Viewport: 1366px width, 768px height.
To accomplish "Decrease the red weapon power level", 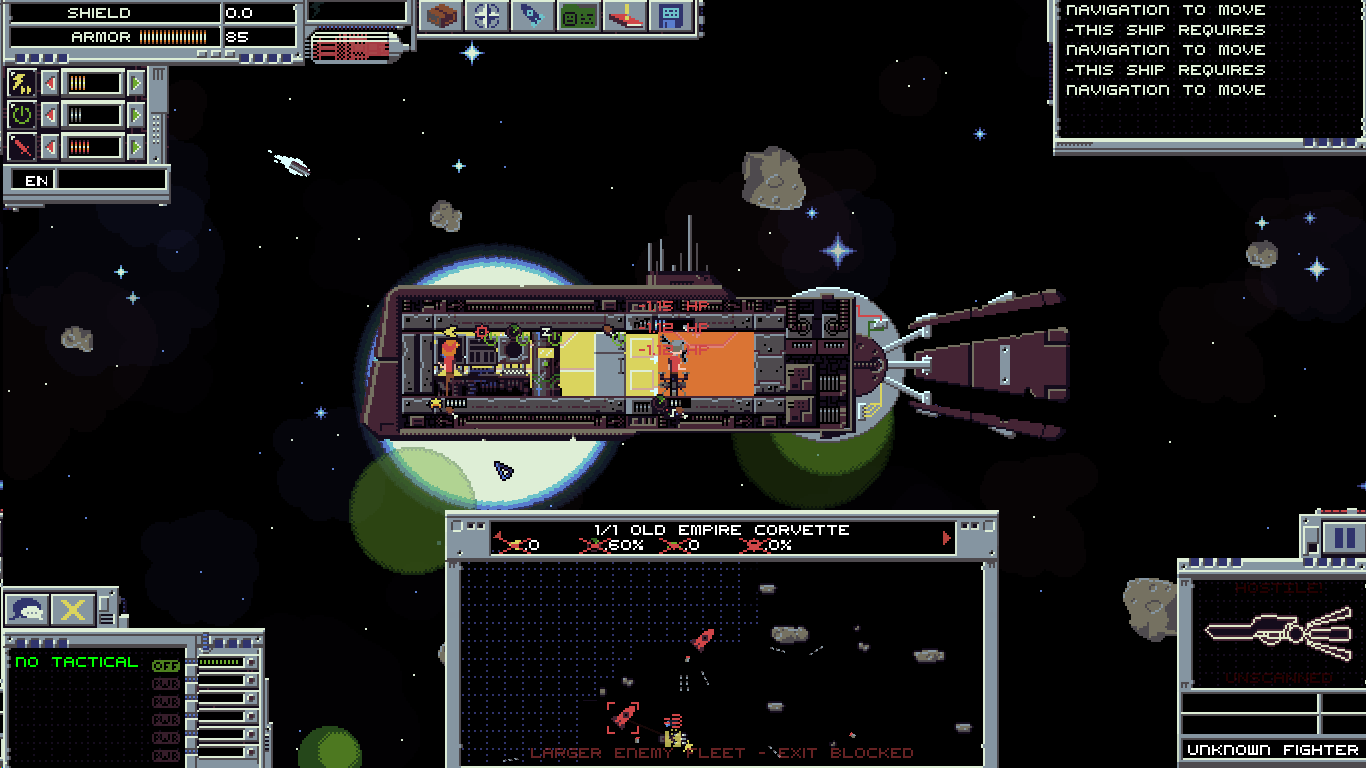I will pyautogui.click(x=50, y=147).
